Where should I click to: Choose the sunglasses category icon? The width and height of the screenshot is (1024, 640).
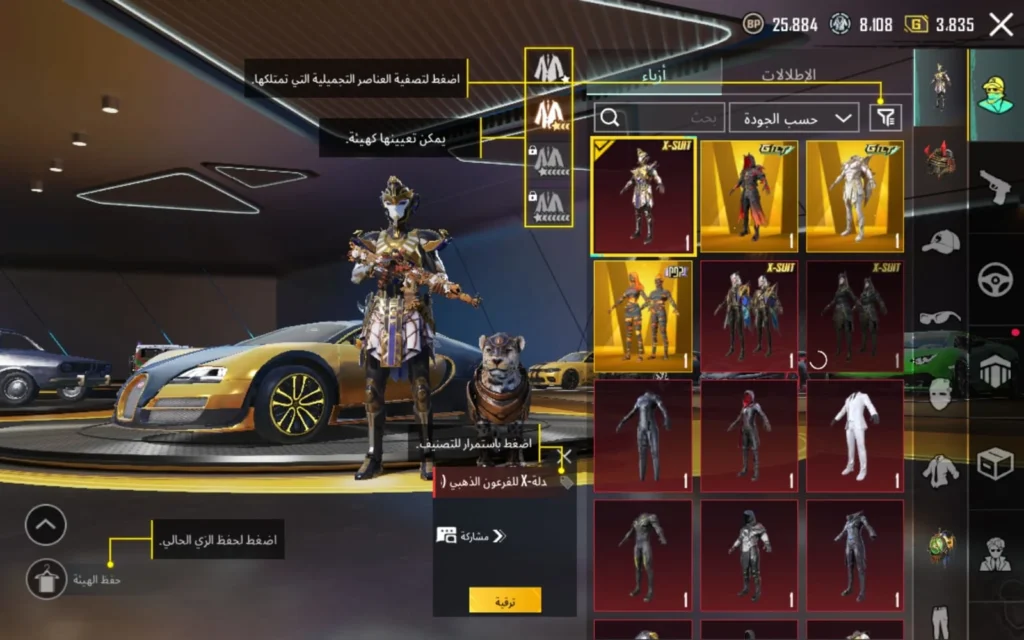pyautogui.click(x=940, y=318)
